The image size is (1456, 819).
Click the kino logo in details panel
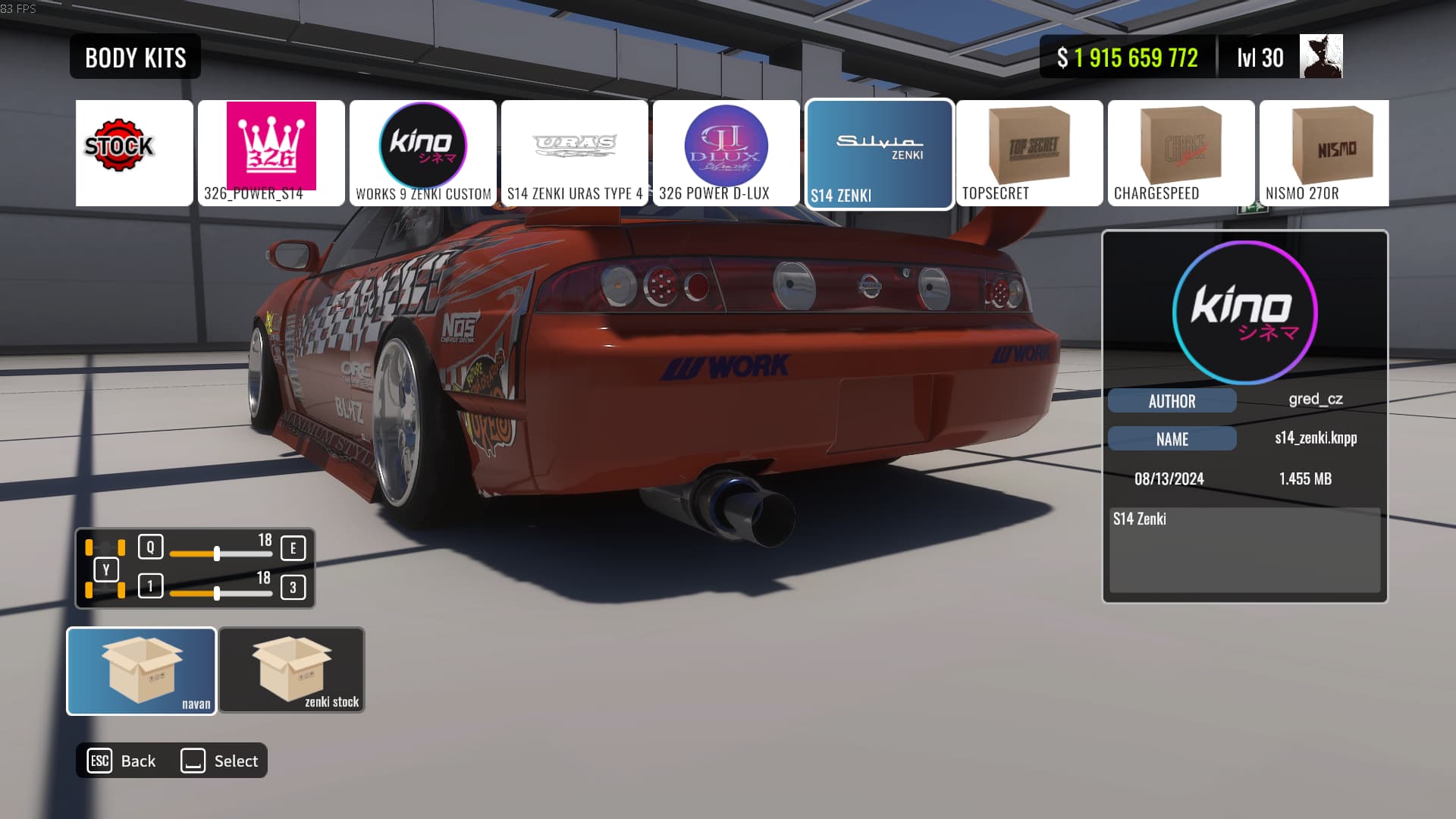1244,312
